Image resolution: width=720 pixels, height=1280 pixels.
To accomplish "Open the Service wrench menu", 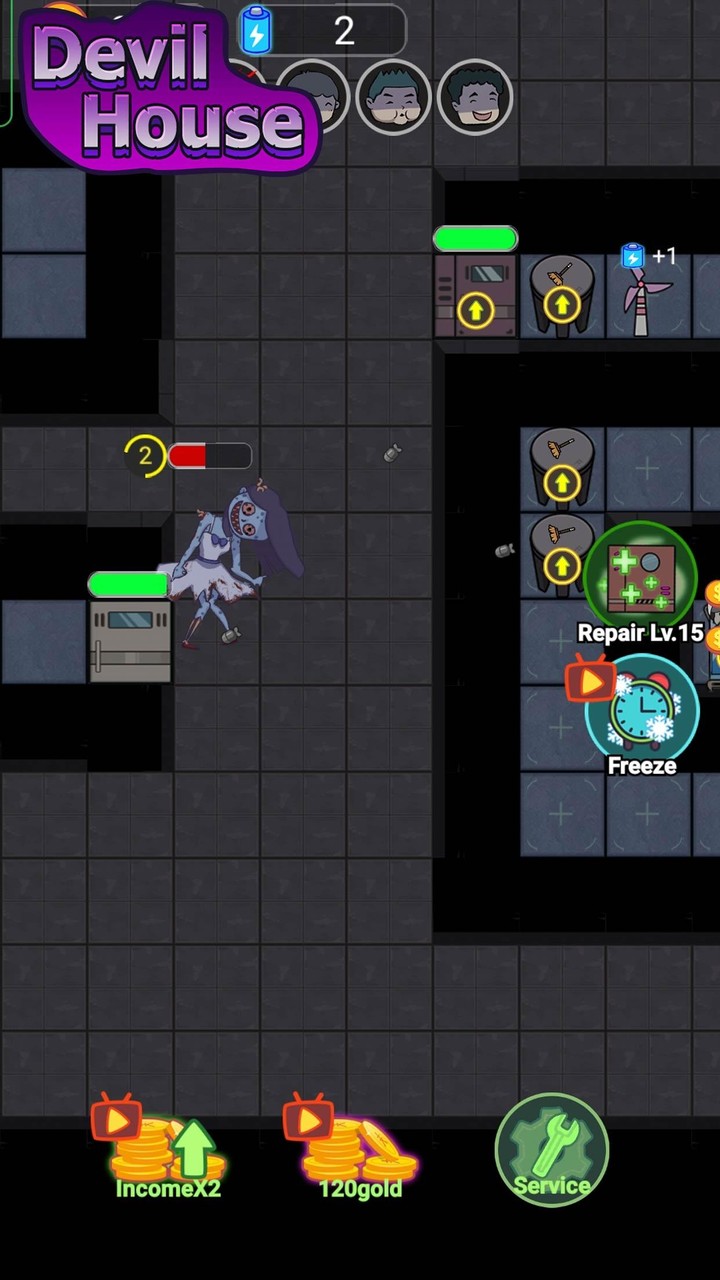I will tap(551, 1149).
